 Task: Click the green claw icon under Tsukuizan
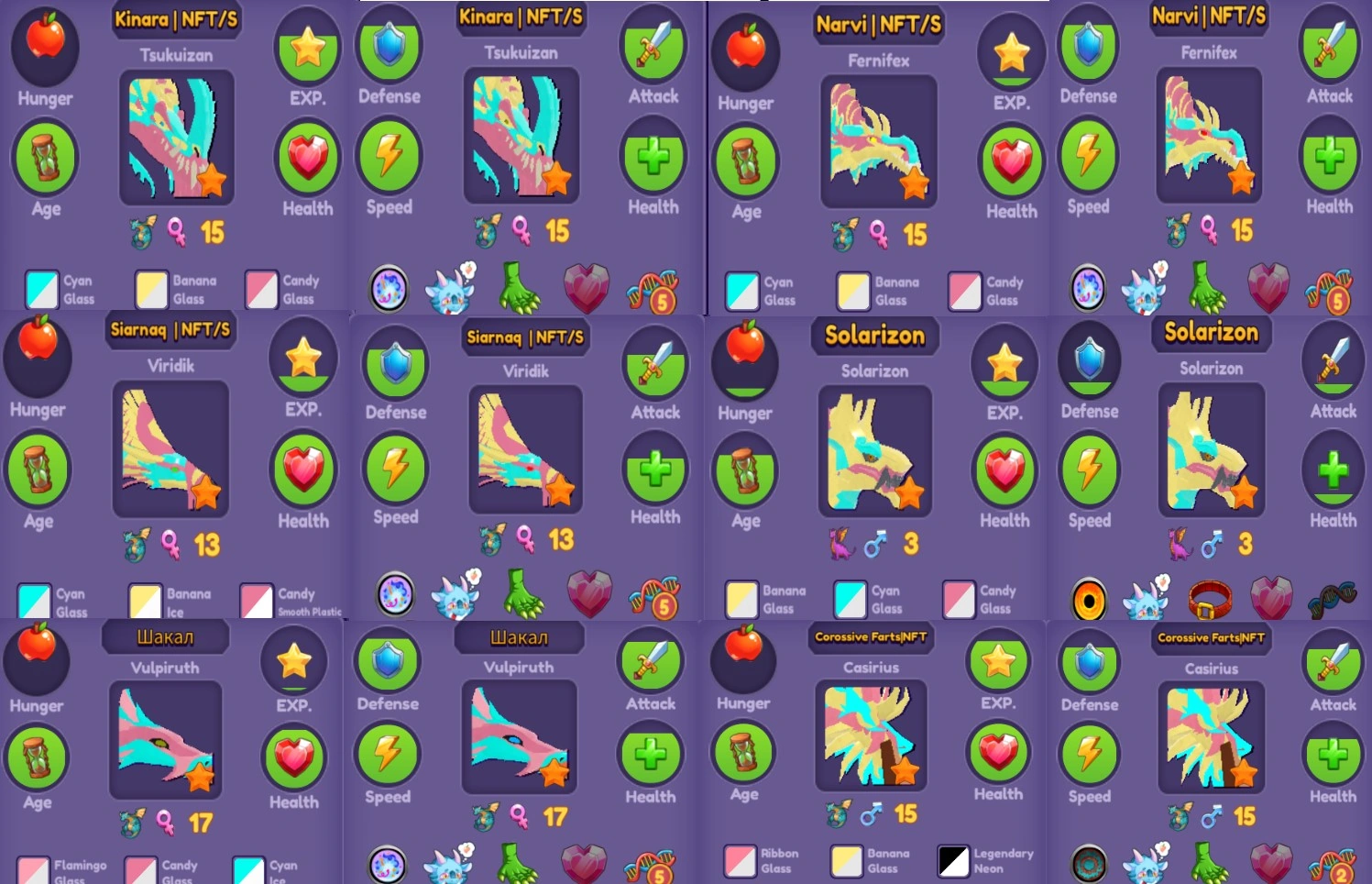pos(519,288)
